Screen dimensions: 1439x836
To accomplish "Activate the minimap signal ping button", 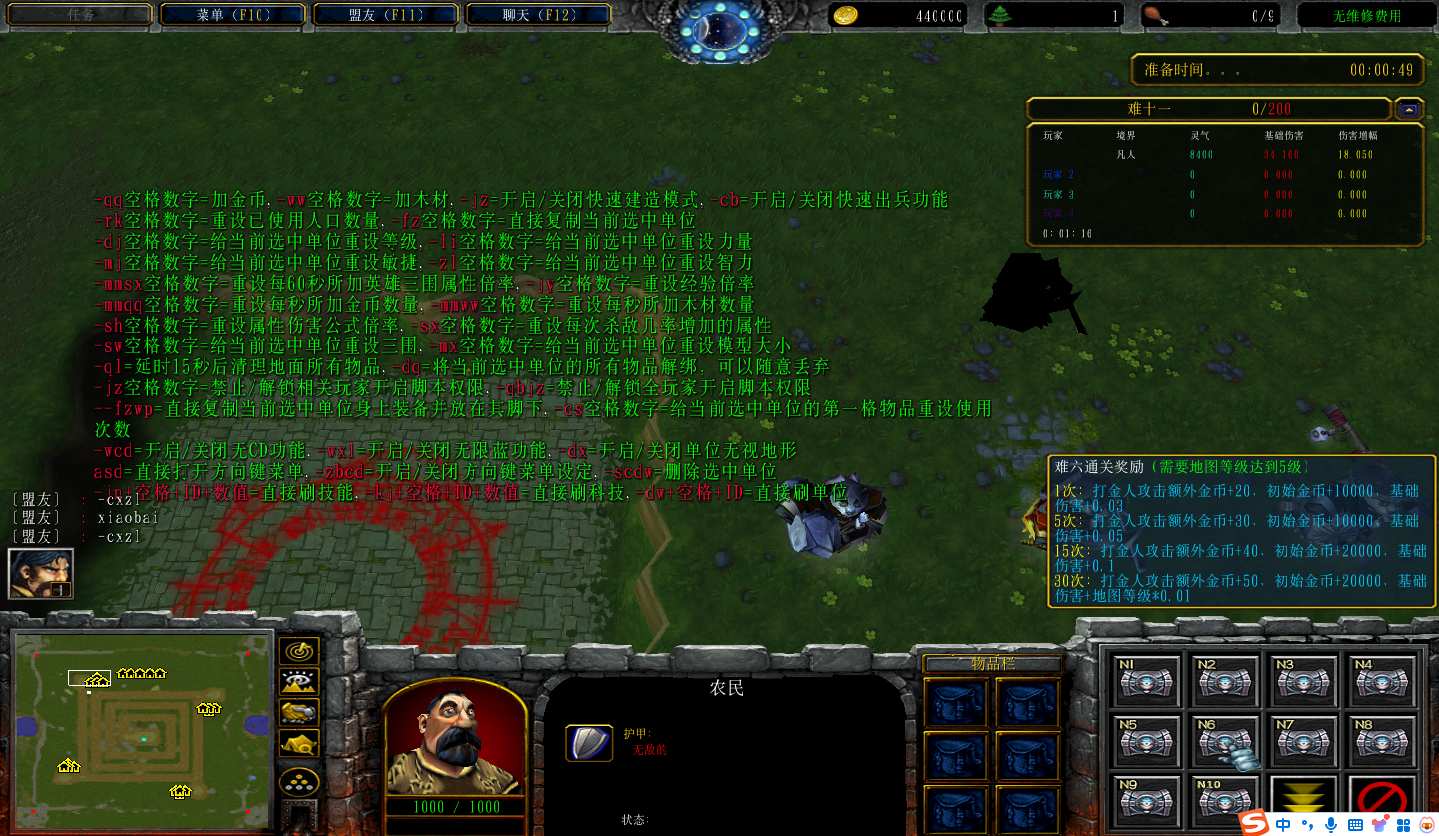I will pos(298,651).
